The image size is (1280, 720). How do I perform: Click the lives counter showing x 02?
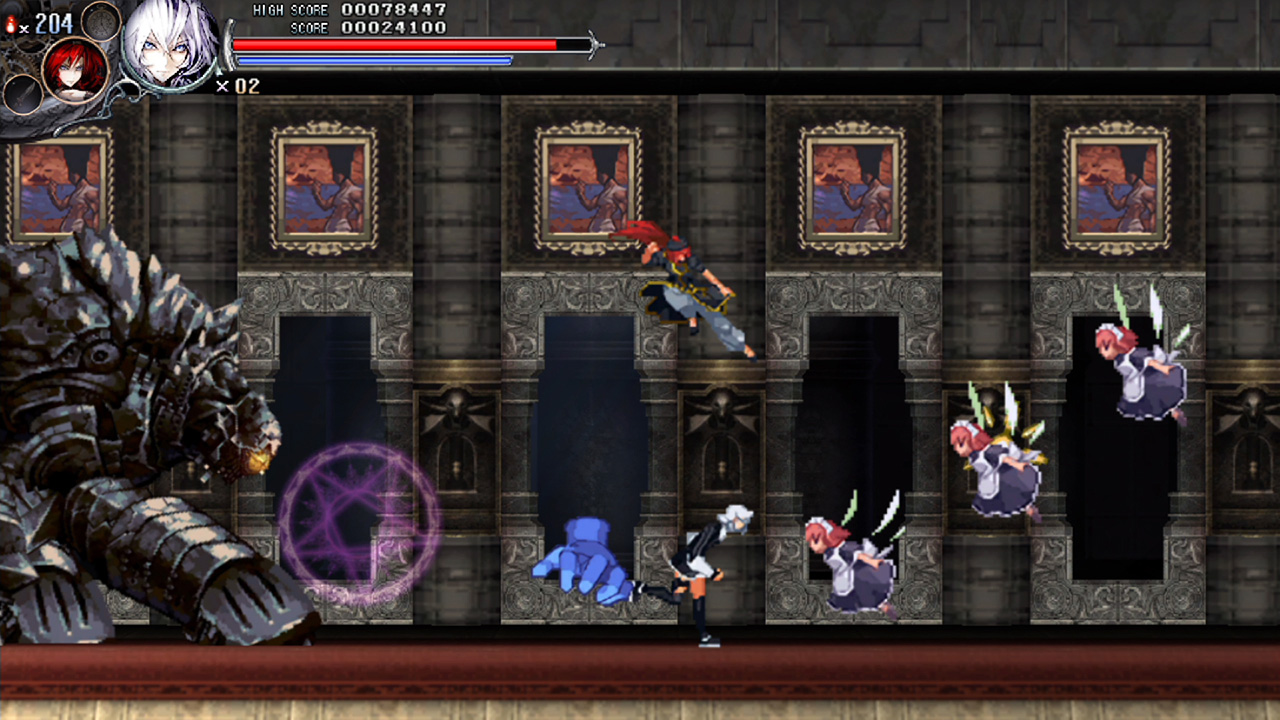coord(238,88)
